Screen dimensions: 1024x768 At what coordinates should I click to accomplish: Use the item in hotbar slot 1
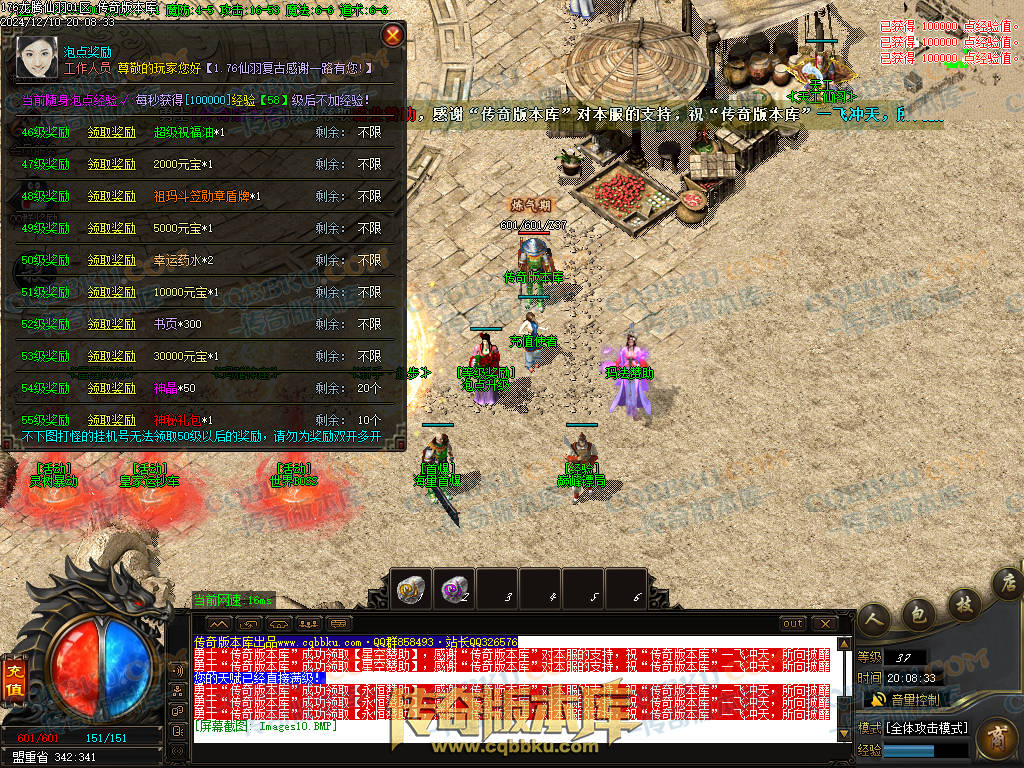(x=410, y=589)
